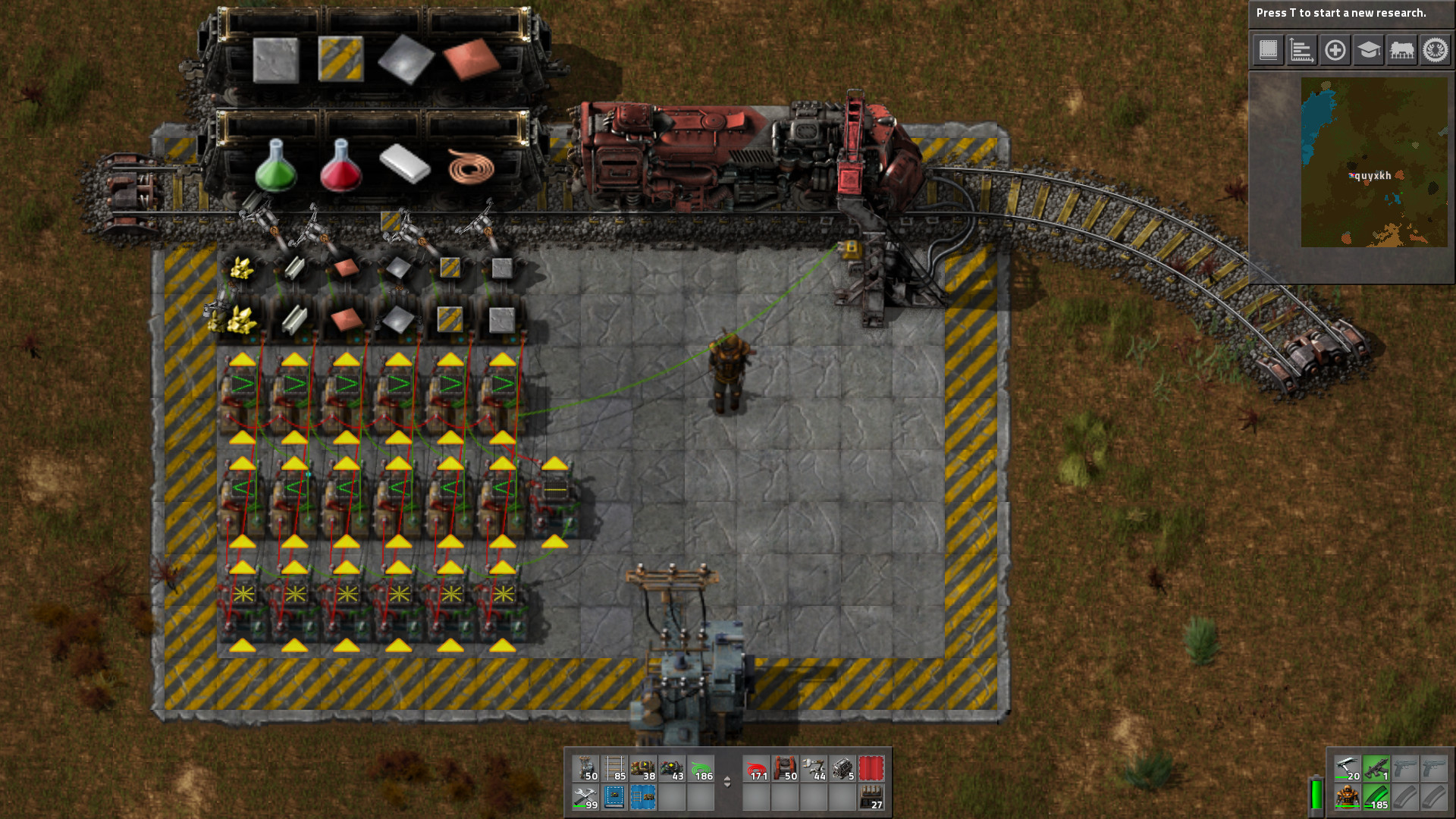Screen dimensions: 1456x819
Task: Select the blueprint book in quickbar
Action: 614,797
